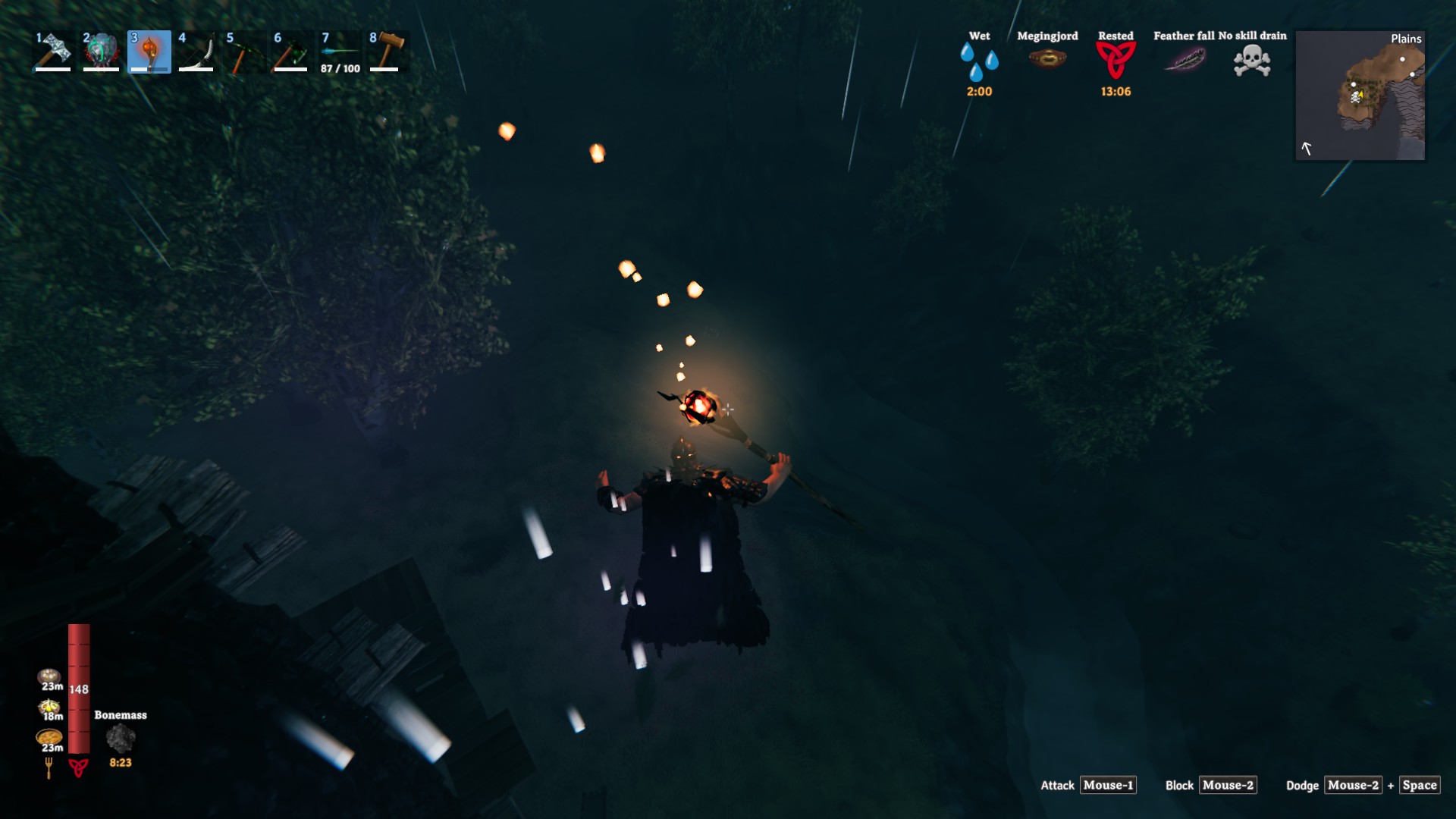
Task: Select the green axe in slot 6
Action: pyautogui.click(x=291, y=51)
